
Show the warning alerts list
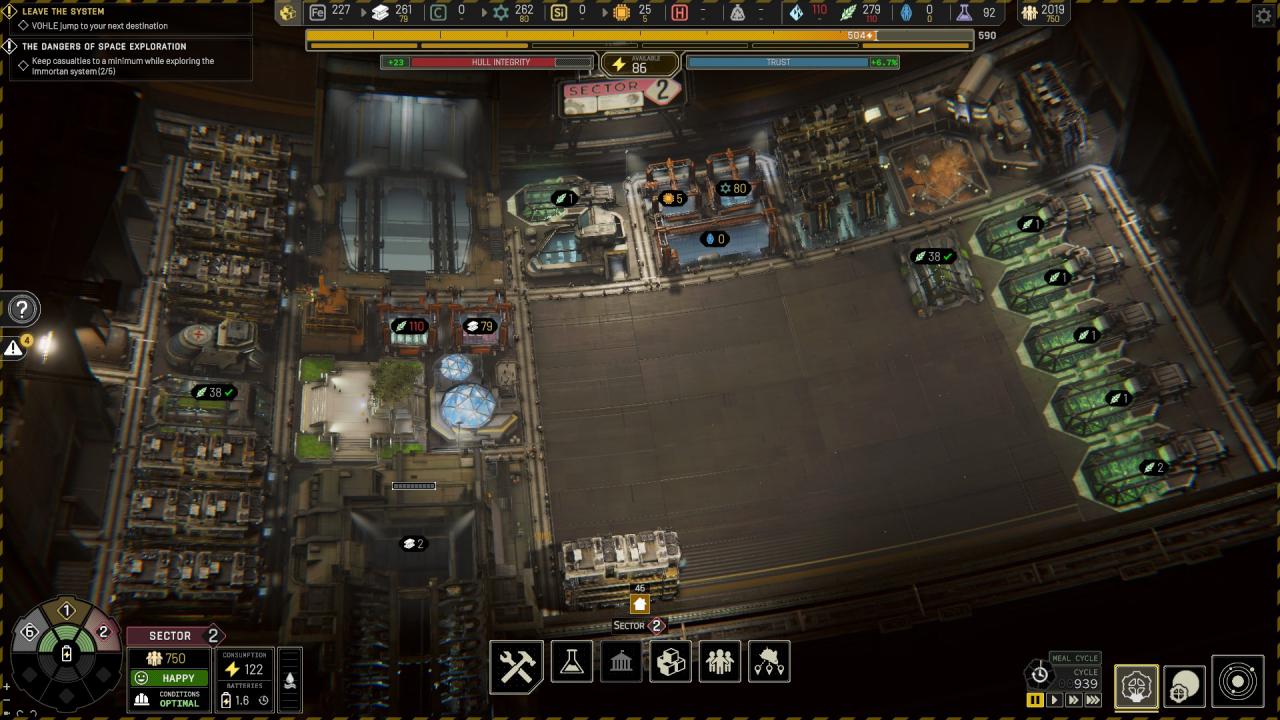tap(14, 348)
